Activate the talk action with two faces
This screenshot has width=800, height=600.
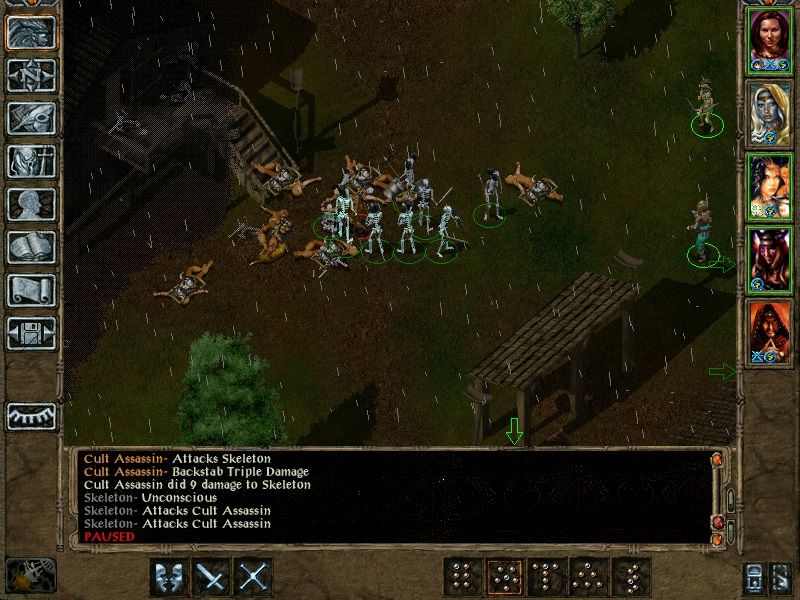coord(170,576)
